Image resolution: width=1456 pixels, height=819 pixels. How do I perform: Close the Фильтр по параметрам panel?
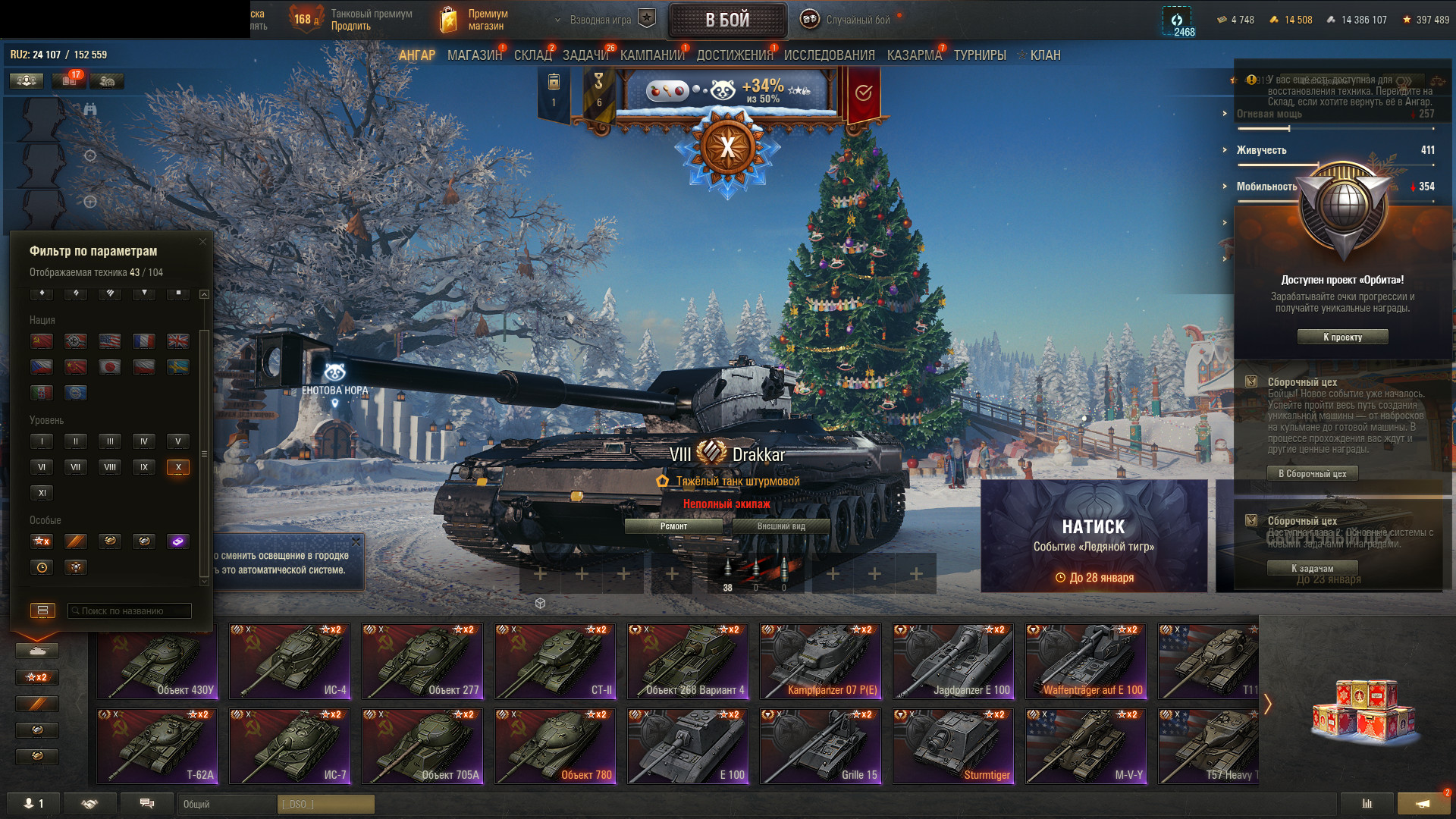(x=202, y=242)
